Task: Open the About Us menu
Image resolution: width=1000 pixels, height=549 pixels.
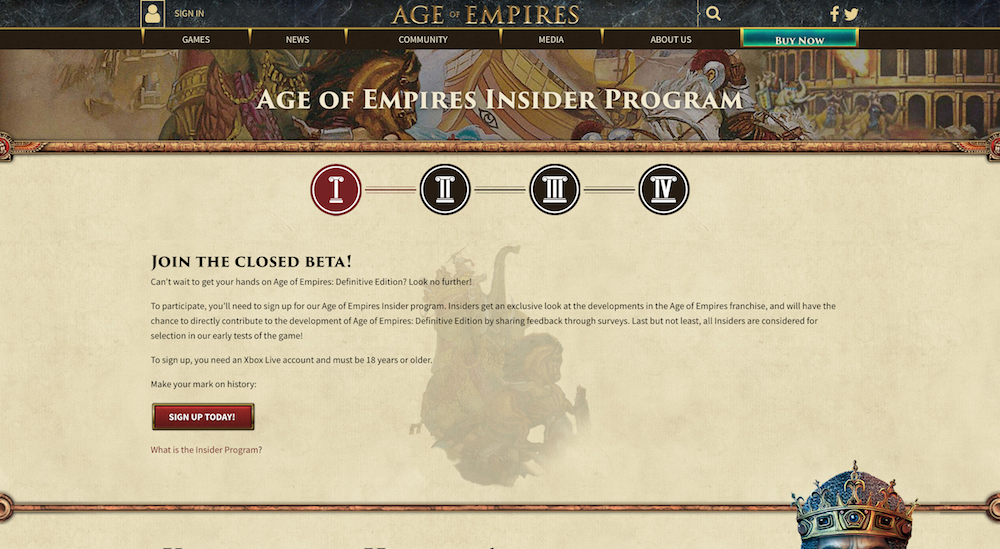Action: click(671, 40)
